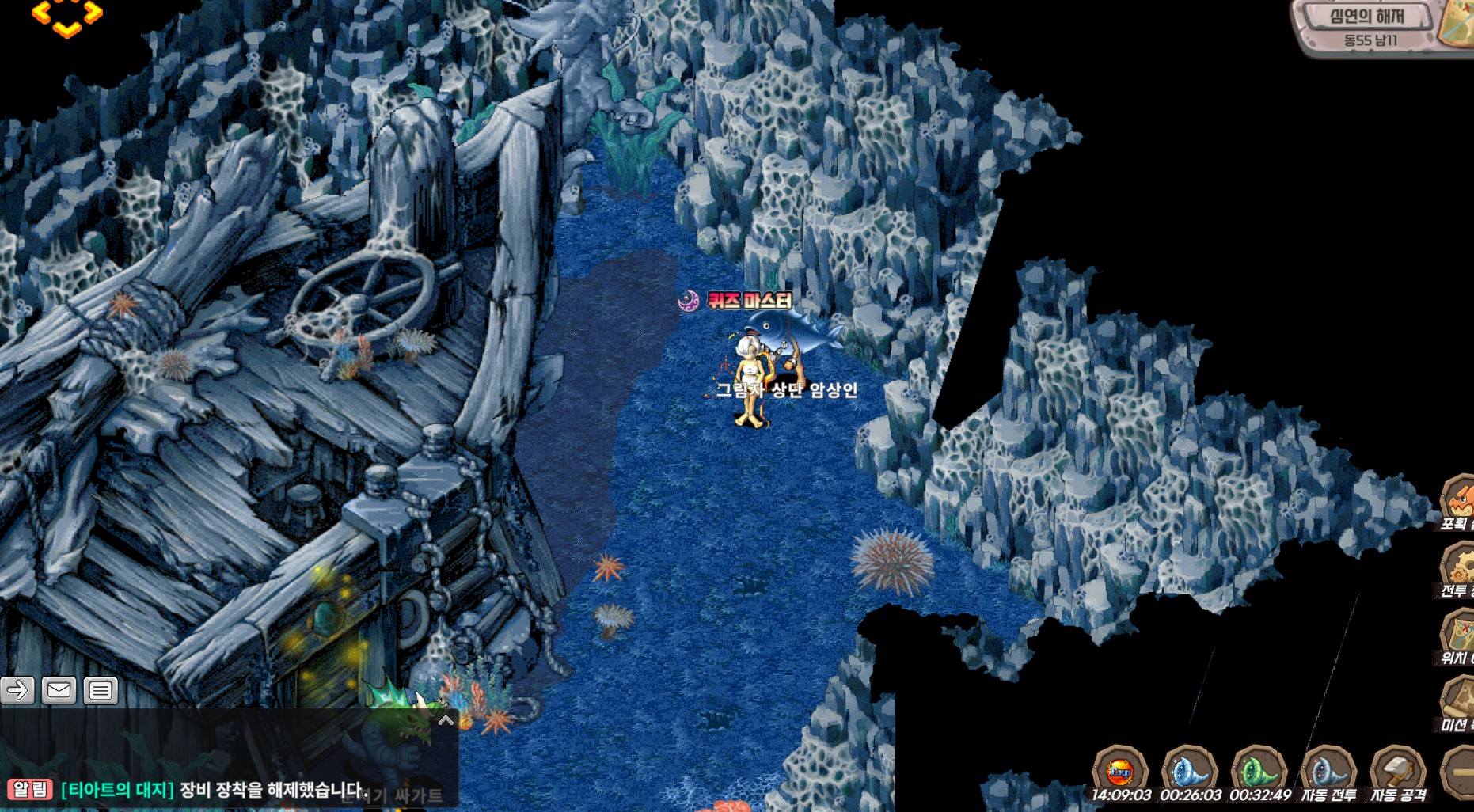Open the 미션 mission scroll icon
Screen dimensions: 1474x812
pos(1458,703)
